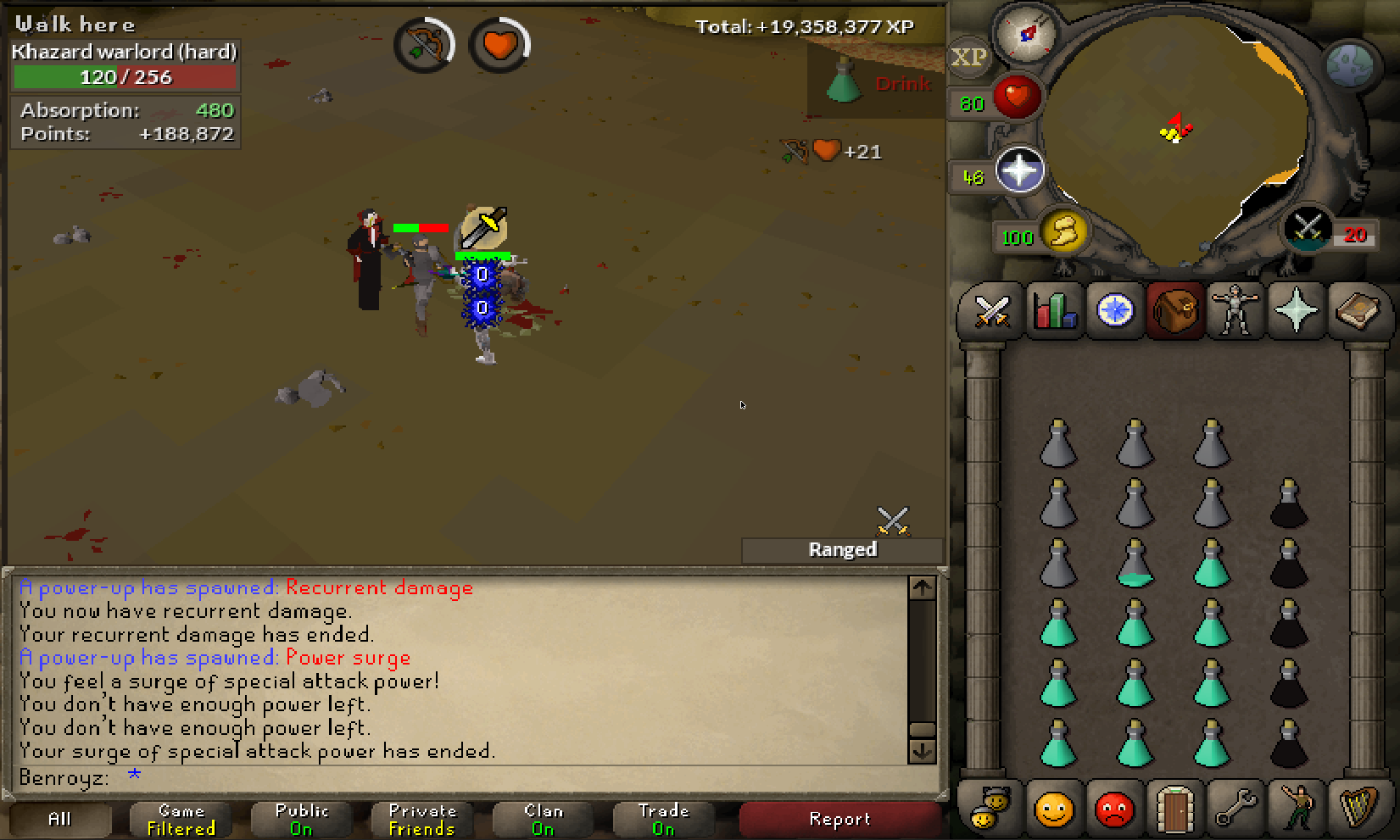Select the Inventory backpack tab

tap(1175, 311)
